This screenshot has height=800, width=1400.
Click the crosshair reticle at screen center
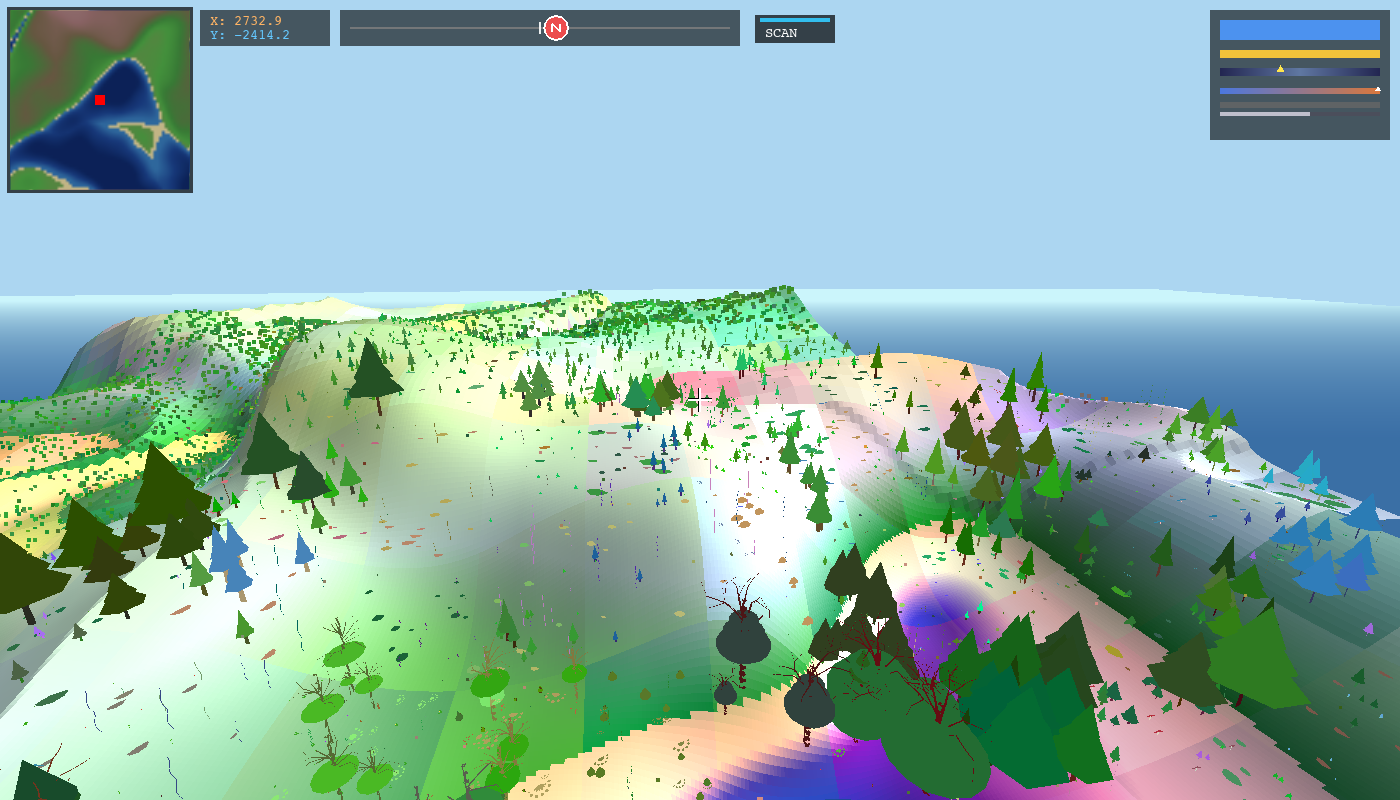pyautogui.click(x=700, y=399)
